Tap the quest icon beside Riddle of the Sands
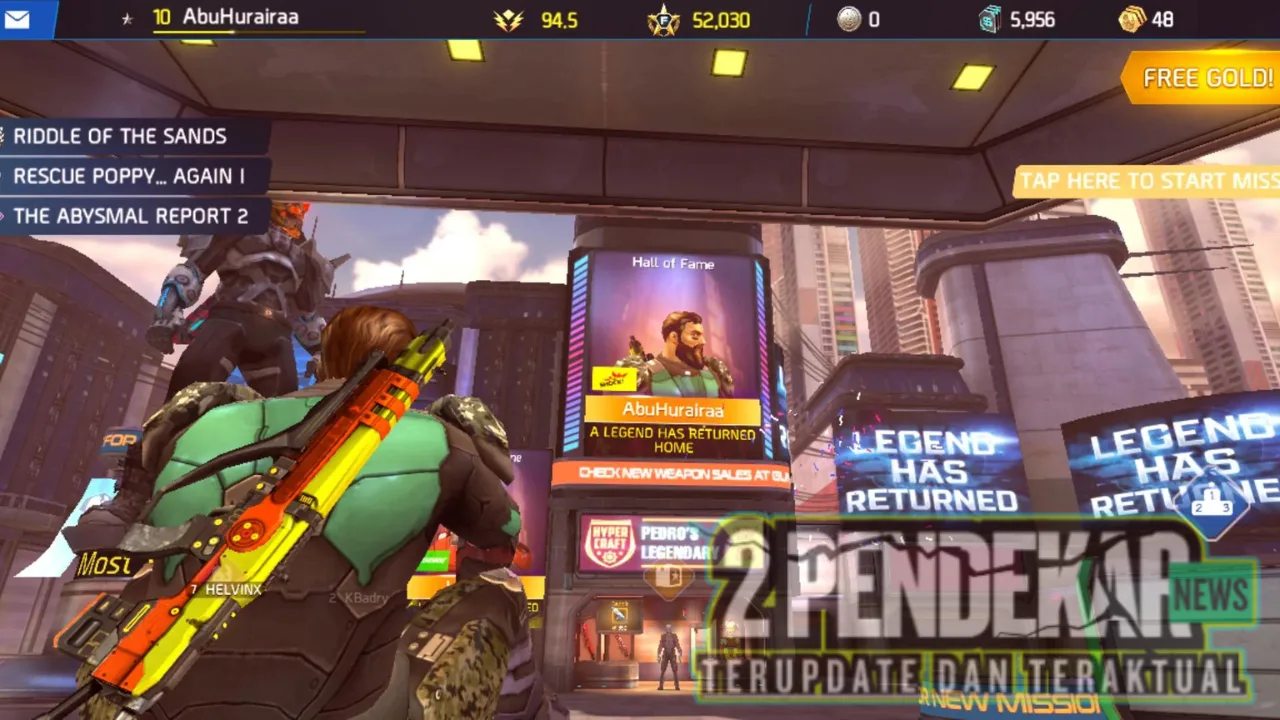Image resolution: width=1280 pixels, height=720 pixels. click(x=4, y=136)
